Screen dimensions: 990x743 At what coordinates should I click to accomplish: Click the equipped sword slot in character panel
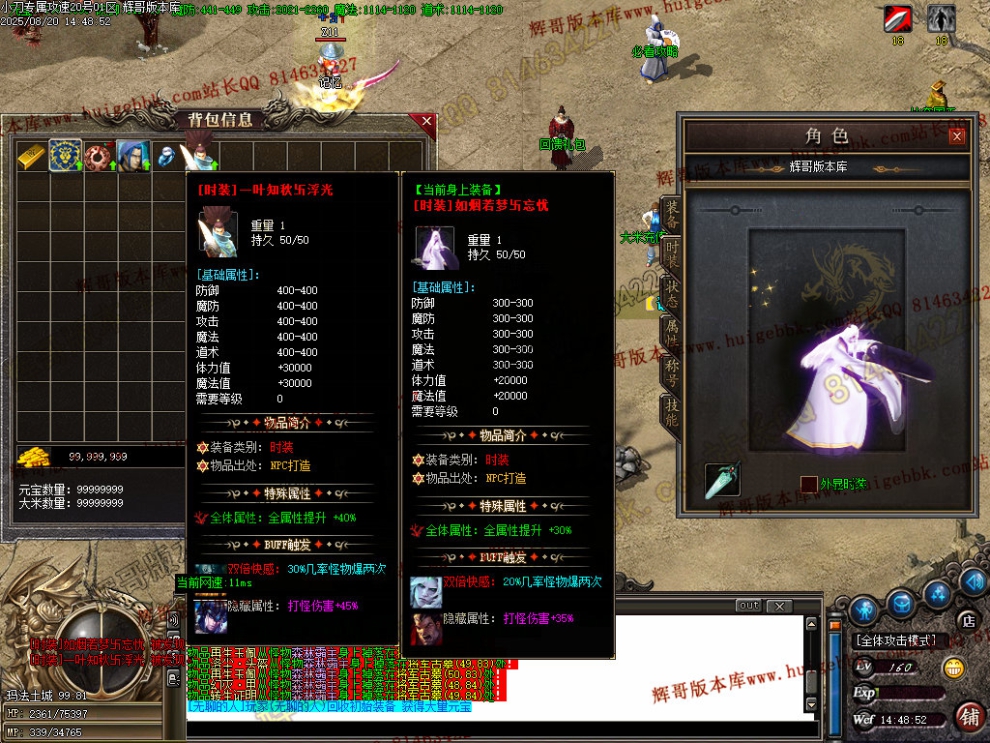[722, 480]
